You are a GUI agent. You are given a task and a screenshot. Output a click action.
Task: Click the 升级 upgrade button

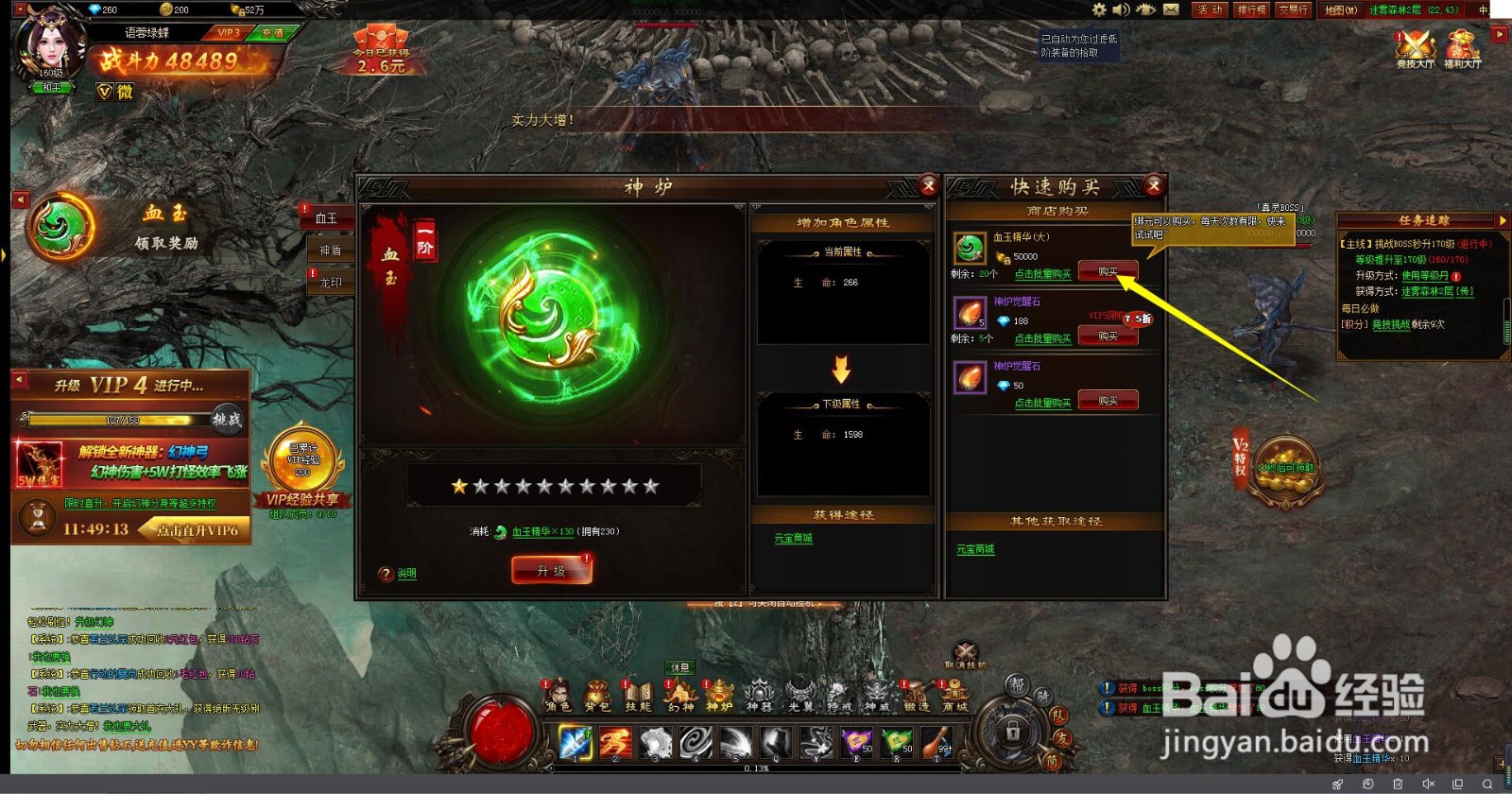552,570
